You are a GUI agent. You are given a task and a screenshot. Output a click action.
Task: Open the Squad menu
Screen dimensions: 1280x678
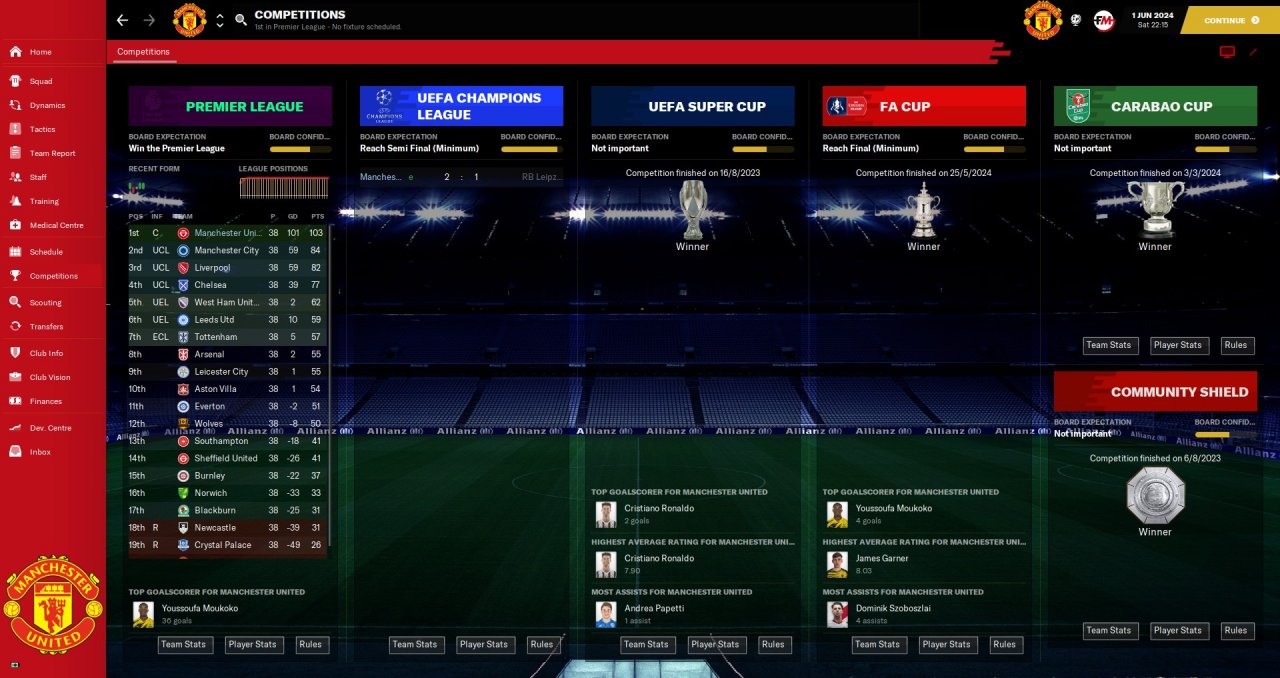(41, 81)
